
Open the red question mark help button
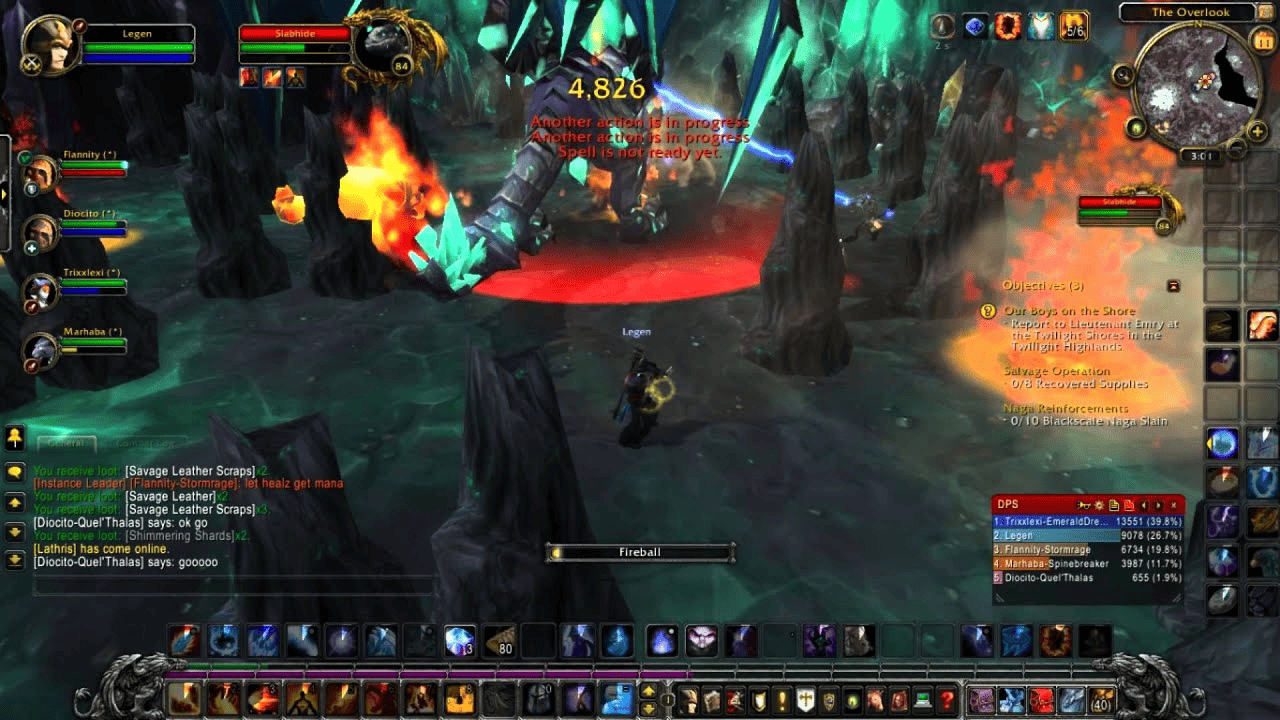(947, 699)
